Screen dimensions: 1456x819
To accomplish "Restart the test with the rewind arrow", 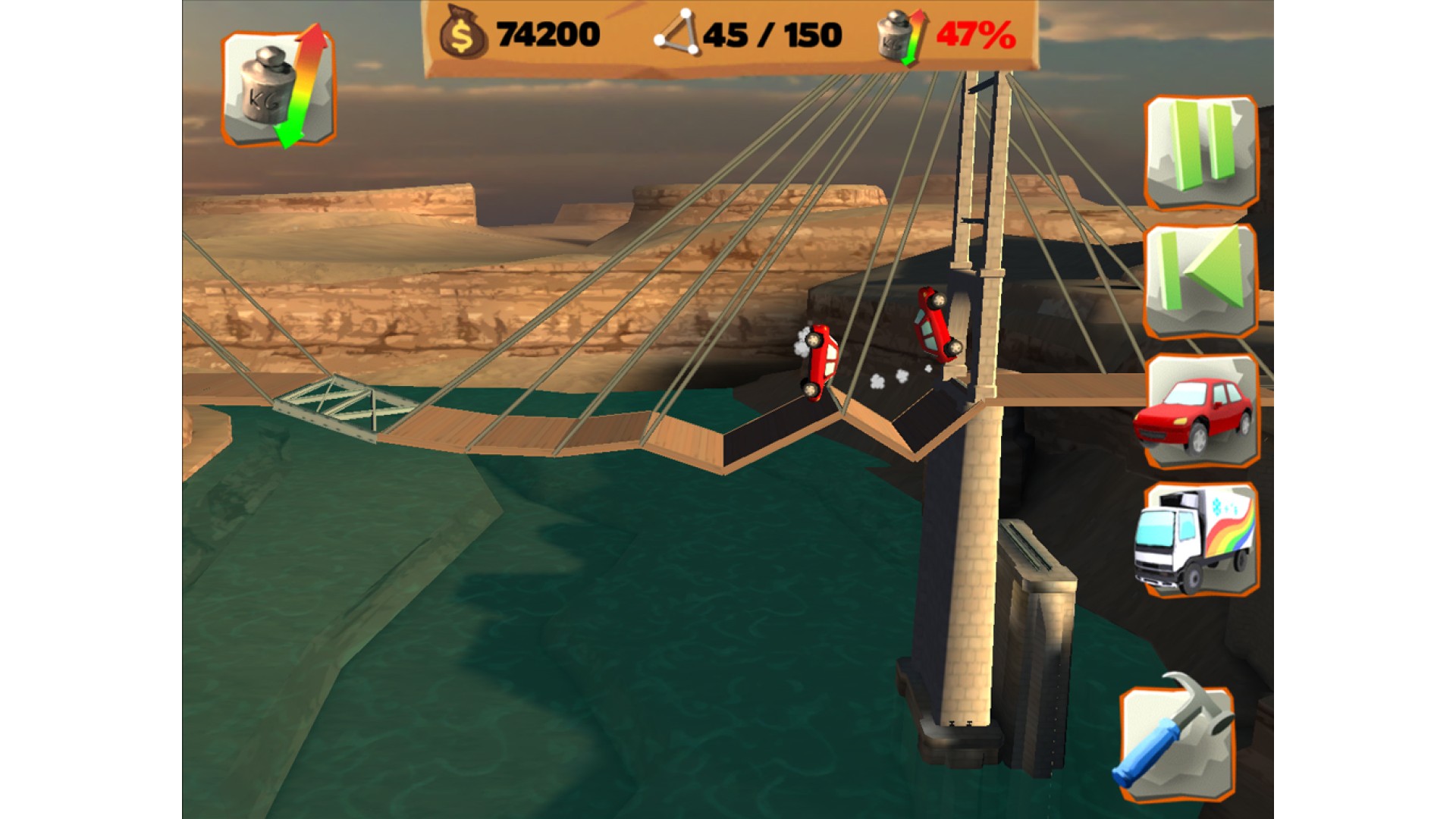I will point(1200,281).
